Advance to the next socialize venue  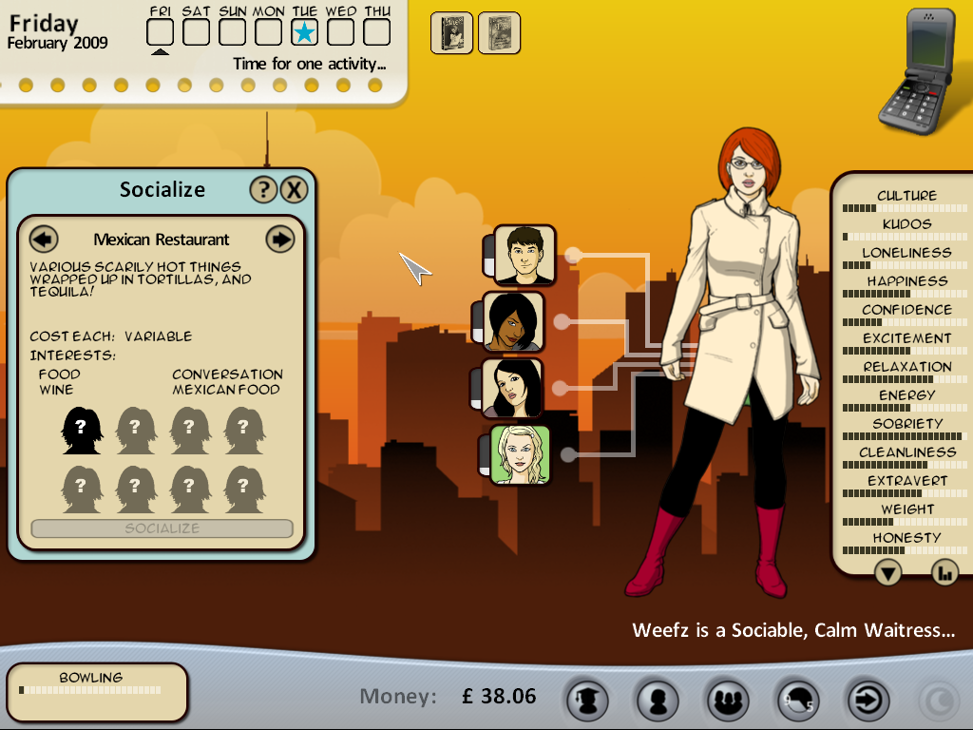point(280,239)
